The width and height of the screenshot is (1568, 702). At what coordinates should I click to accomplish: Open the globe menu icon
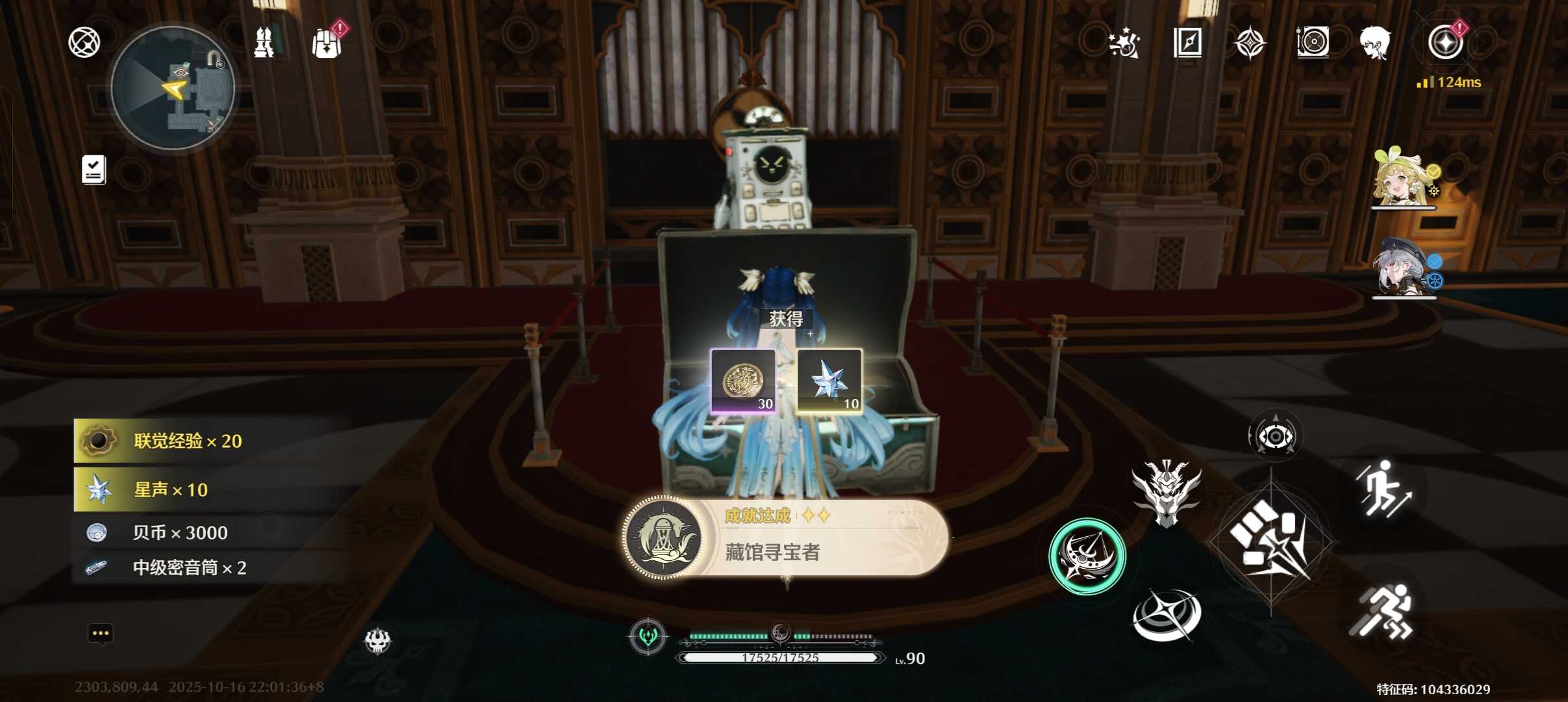coord(84,43)
